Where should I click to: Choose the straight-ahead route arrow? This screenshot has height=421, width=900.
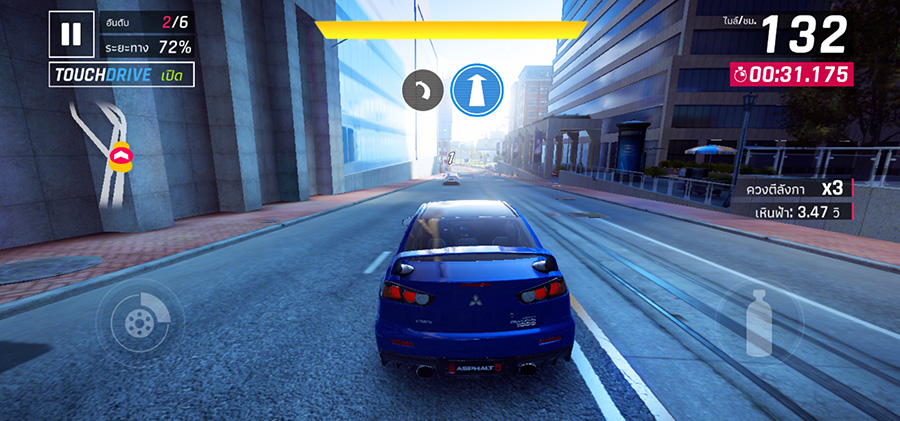tap(476, 90)
